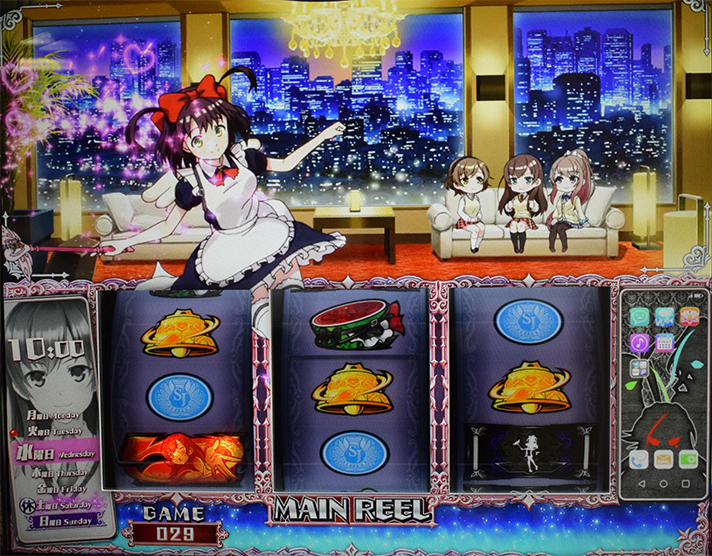The width and height of the screenshot is (712, 556).
Task: Open the purple music note app
Action: (x=640, y=342)
